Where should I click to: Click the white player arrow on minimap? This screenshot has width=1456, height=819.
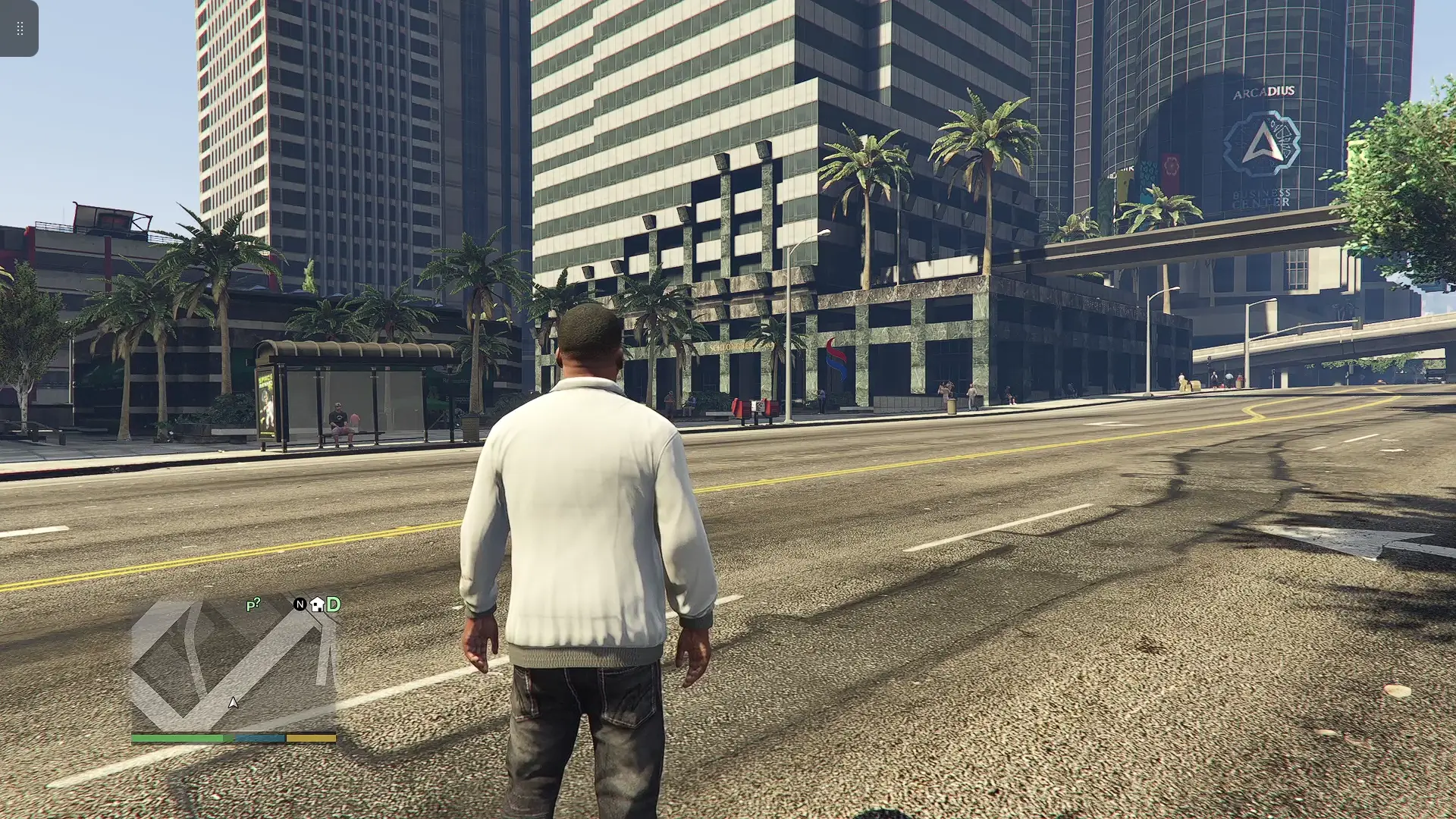pos(233,703)
